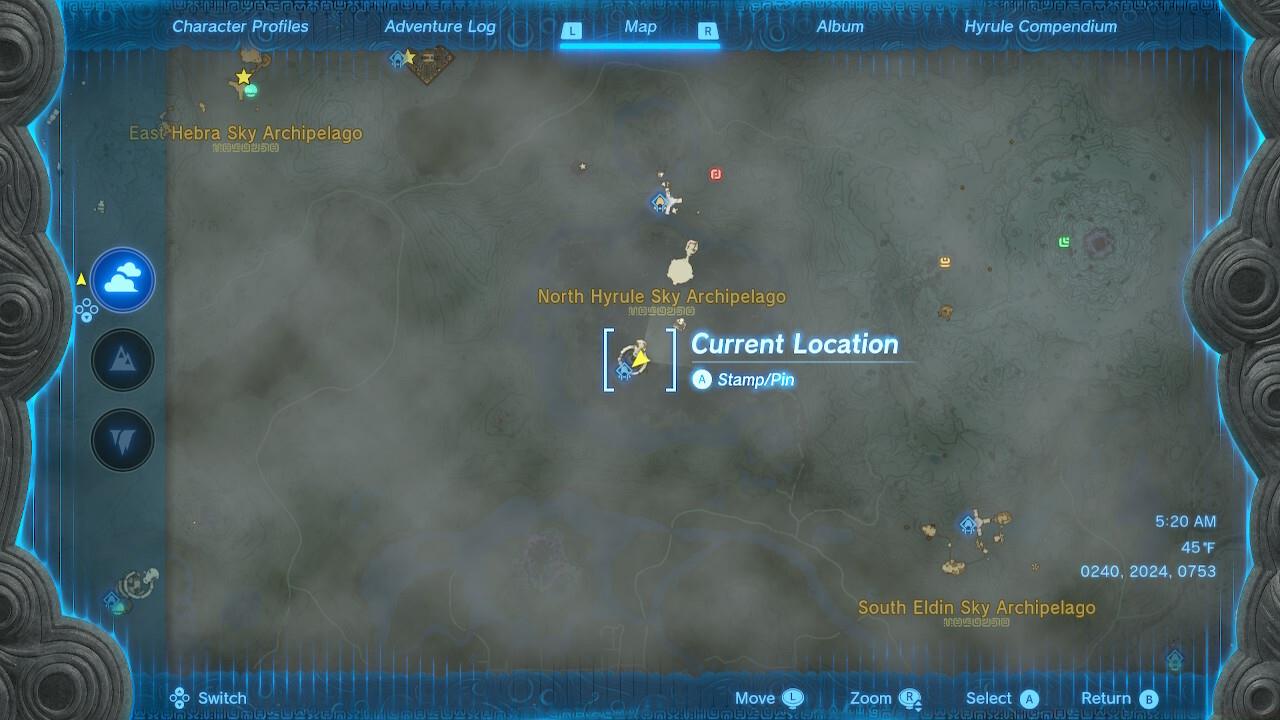Switch to the Surface layer mountain icon

(x=122, y=359)
